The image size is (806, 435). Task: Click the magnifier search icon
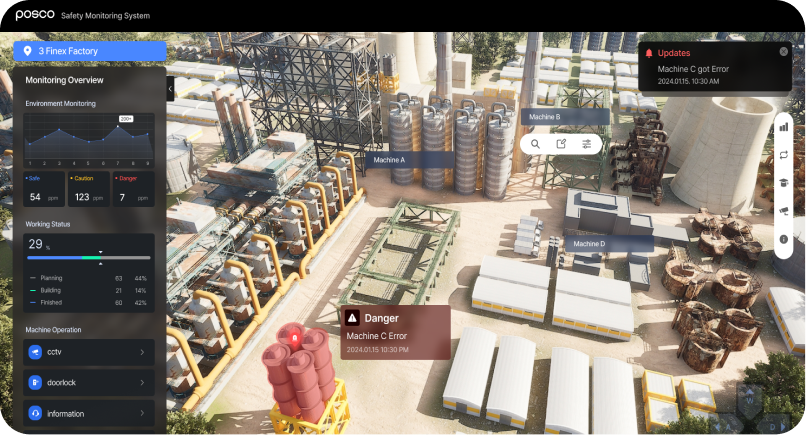536,144
